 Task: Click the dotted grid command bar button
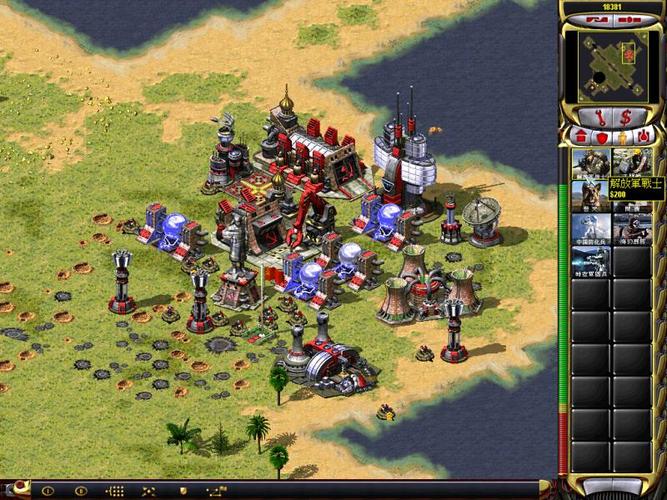115,491
